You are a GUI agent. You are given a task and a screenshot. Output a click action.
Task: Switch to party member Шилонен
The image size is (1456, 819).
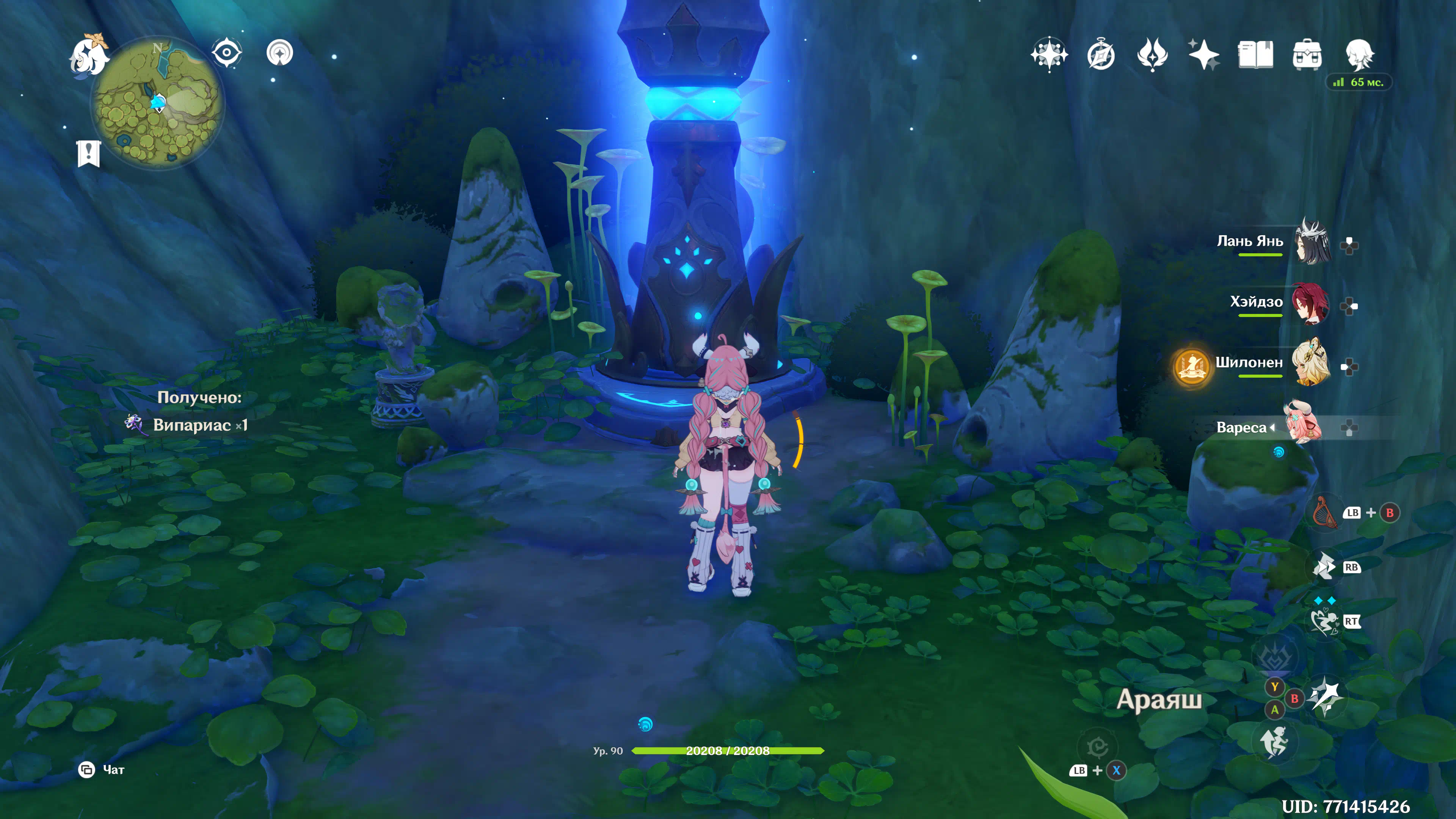pos(1311,364)
